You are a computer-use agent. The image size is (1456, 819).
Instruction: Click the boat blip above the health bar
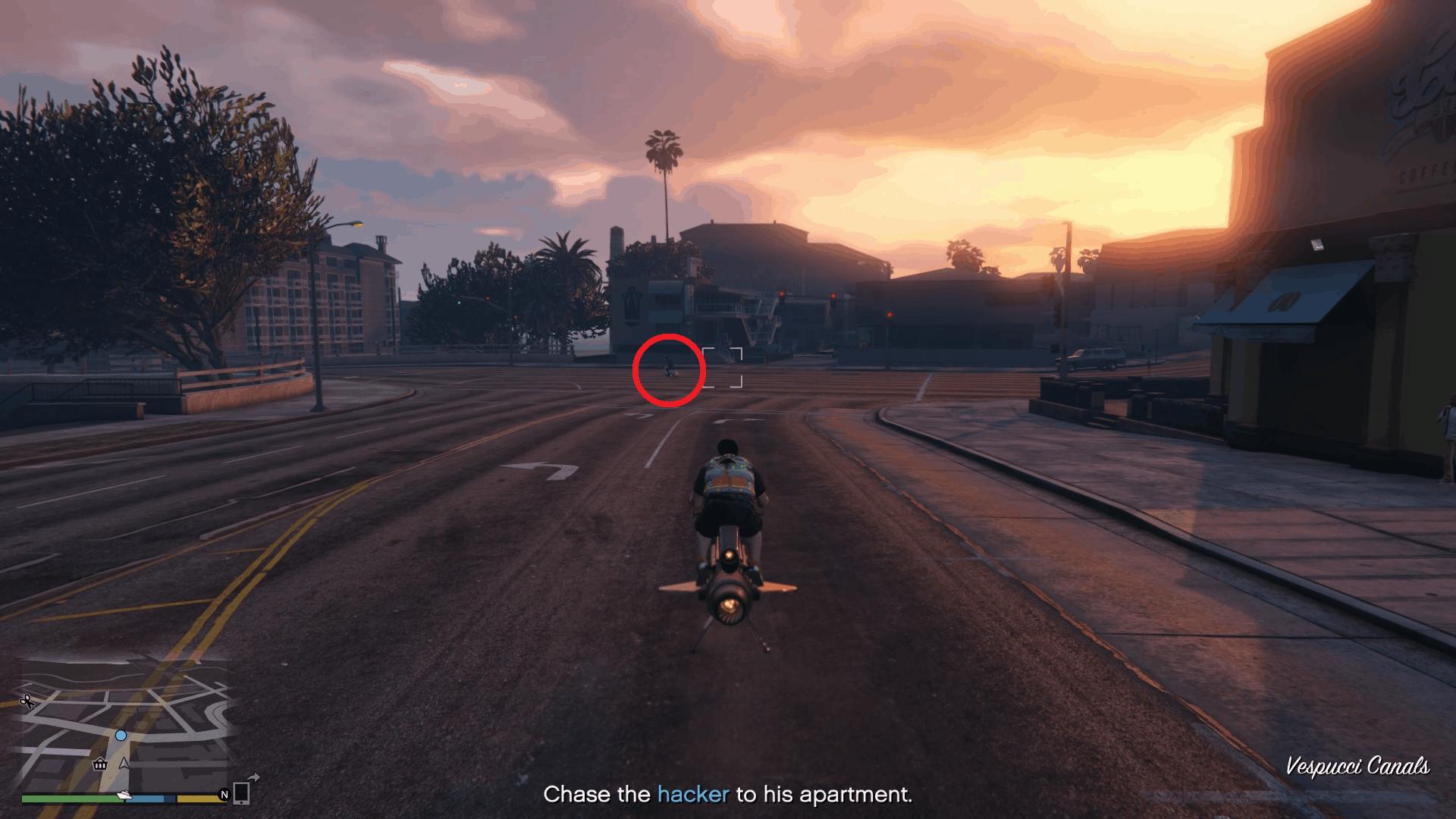point(124,795)
